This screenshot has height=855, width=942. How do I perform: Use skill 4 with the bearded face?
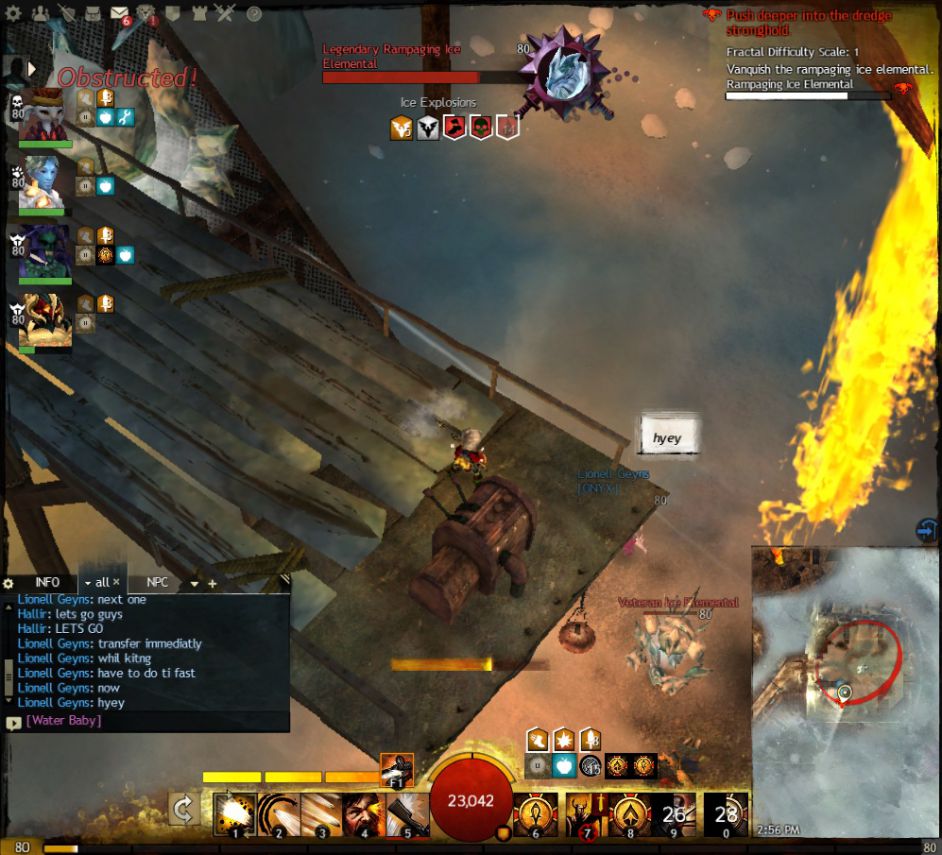tap(363, 814)
